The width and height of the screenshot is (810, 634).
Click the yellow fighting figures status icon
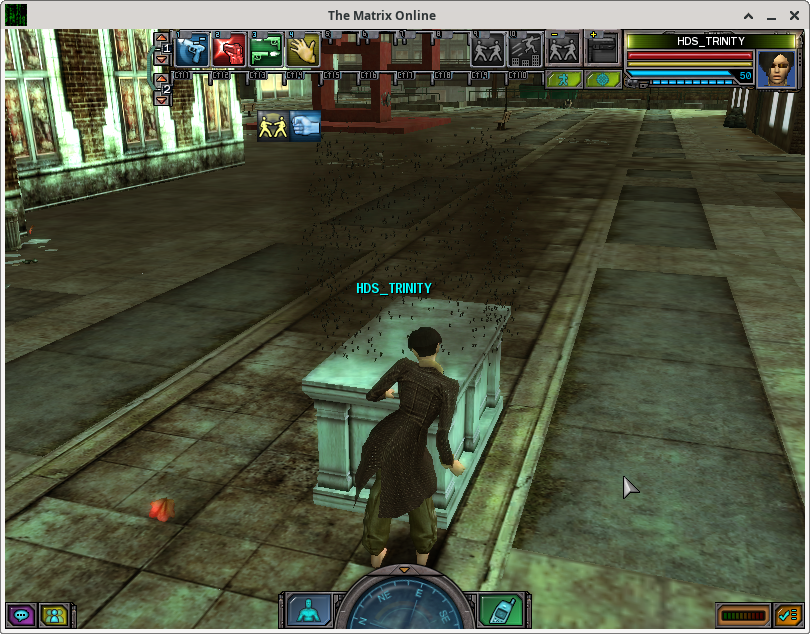(x=272, y=125)
